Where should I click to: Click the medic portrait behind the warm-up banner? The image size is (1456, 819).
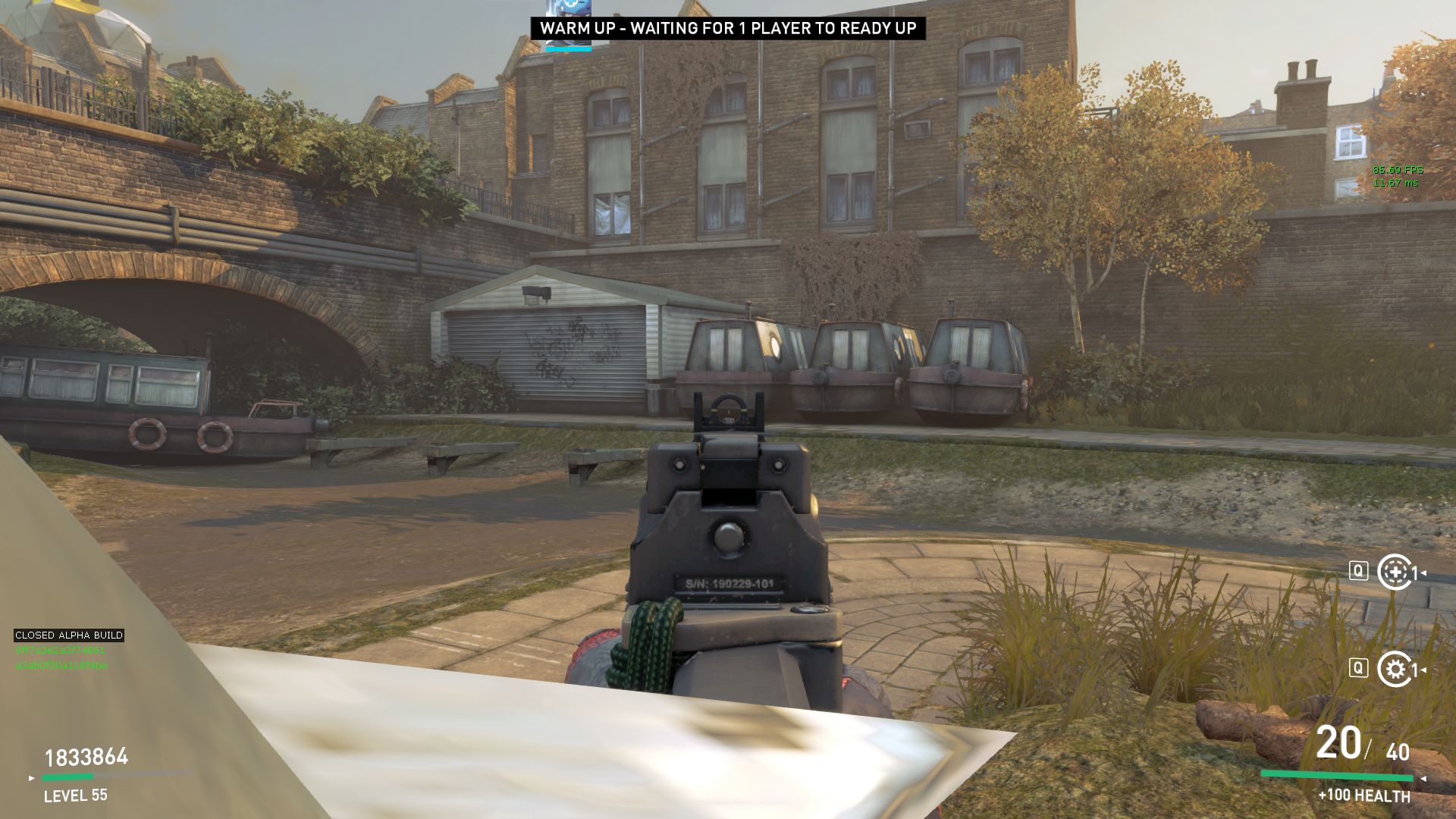[568, 8]
